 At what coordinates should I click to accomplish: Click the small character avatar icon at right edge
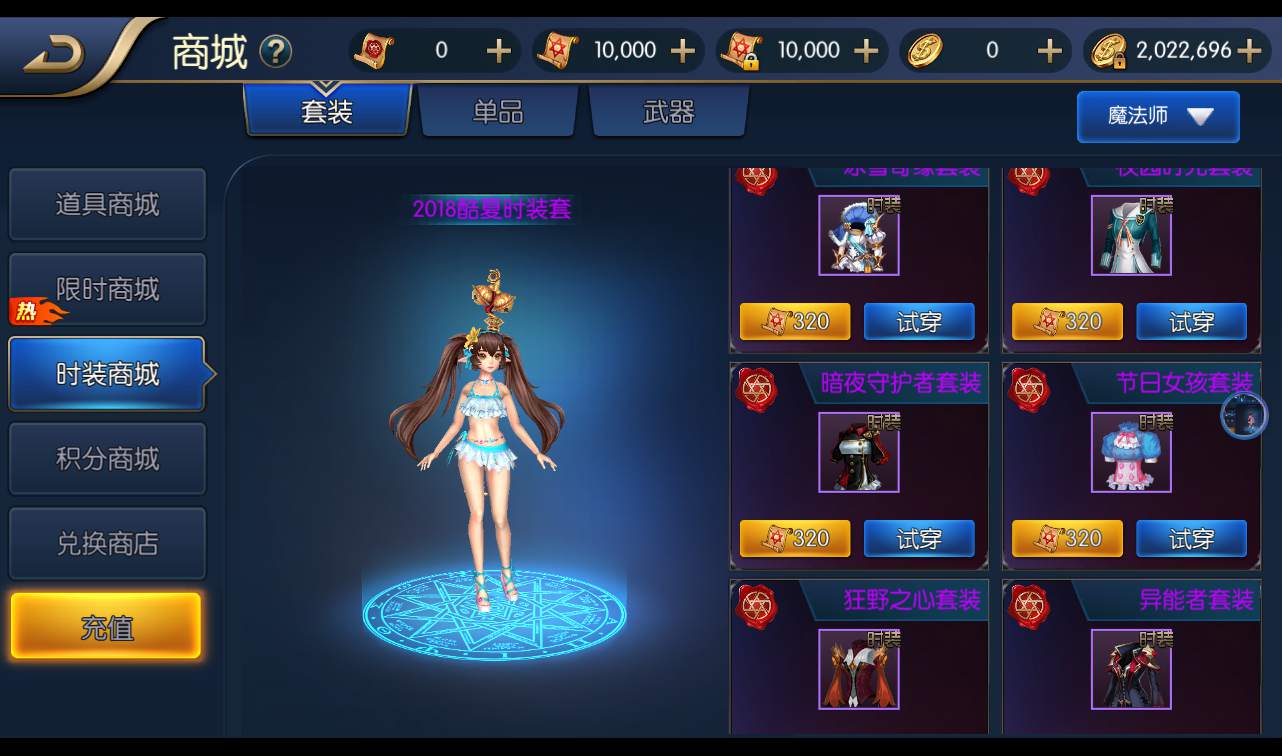click(1244, 417)
